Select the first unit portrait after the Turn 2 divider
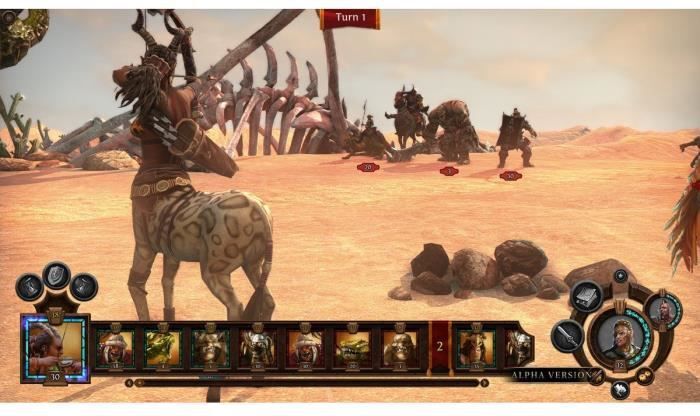The height and width of the screenshot is (416, 700). pos(475,348)
